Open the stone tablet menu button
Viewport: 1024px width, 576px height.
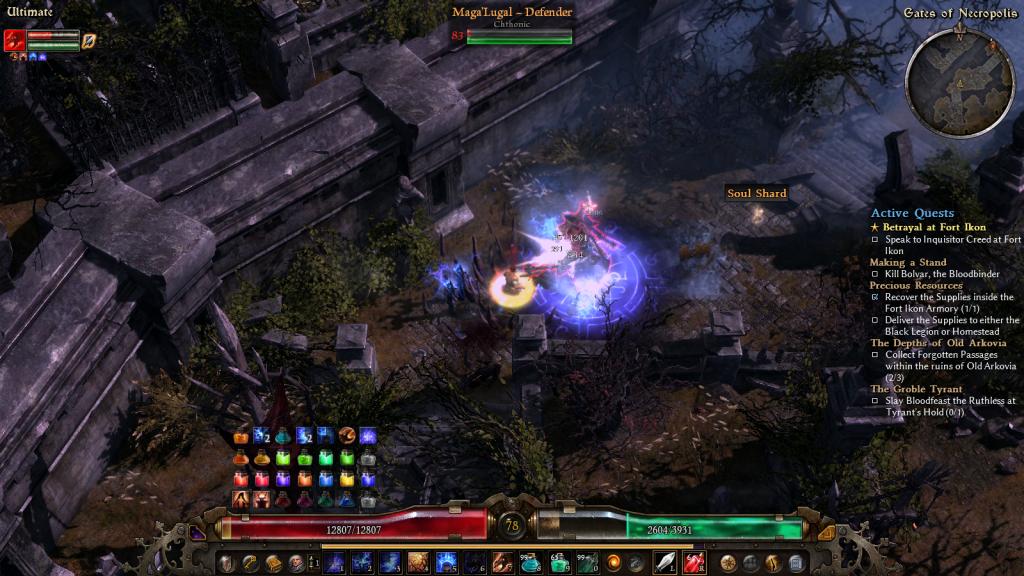click(x=796, y=562)
